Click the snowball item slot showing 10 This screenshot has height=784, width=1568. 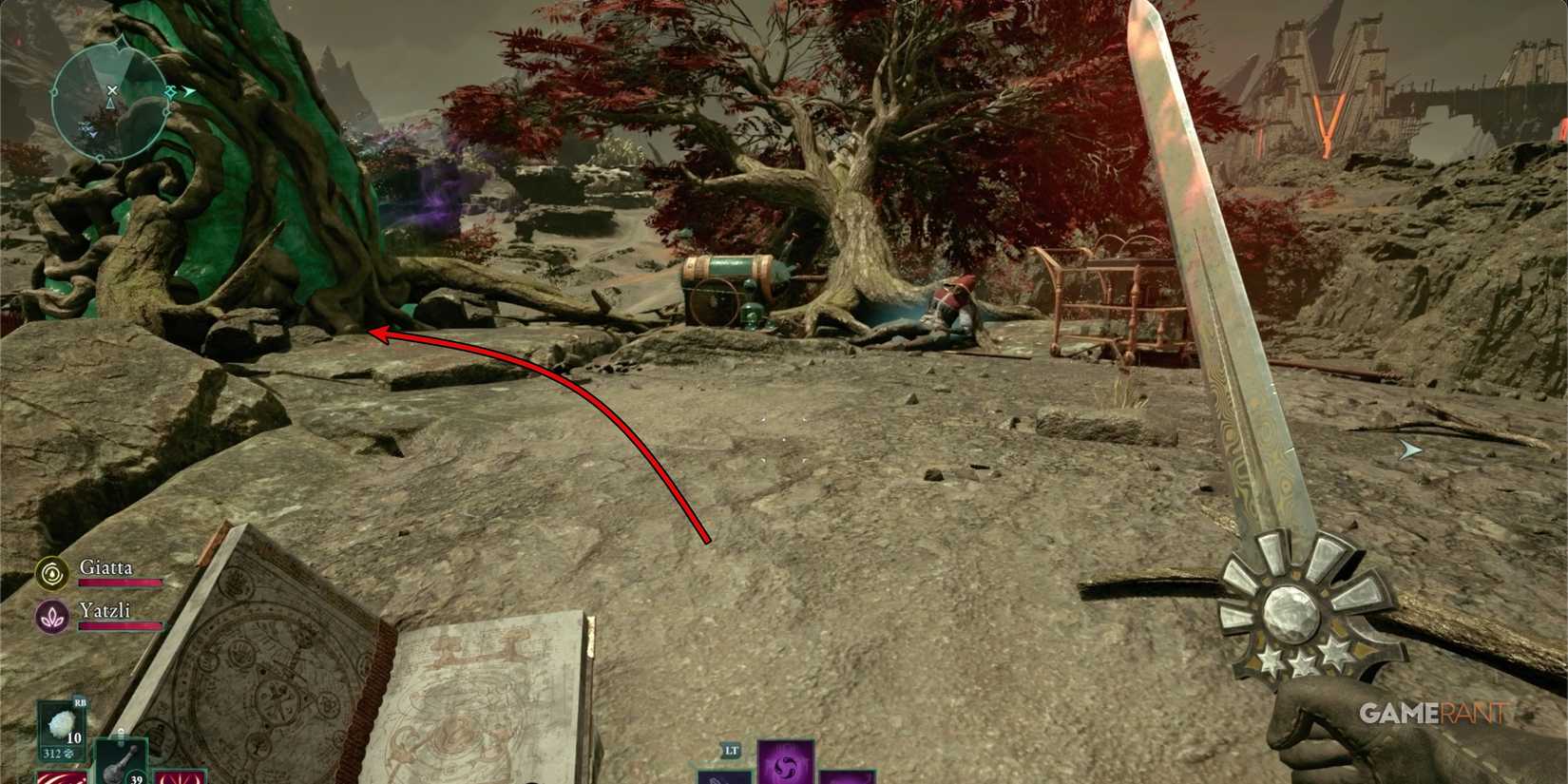(61, 723)
